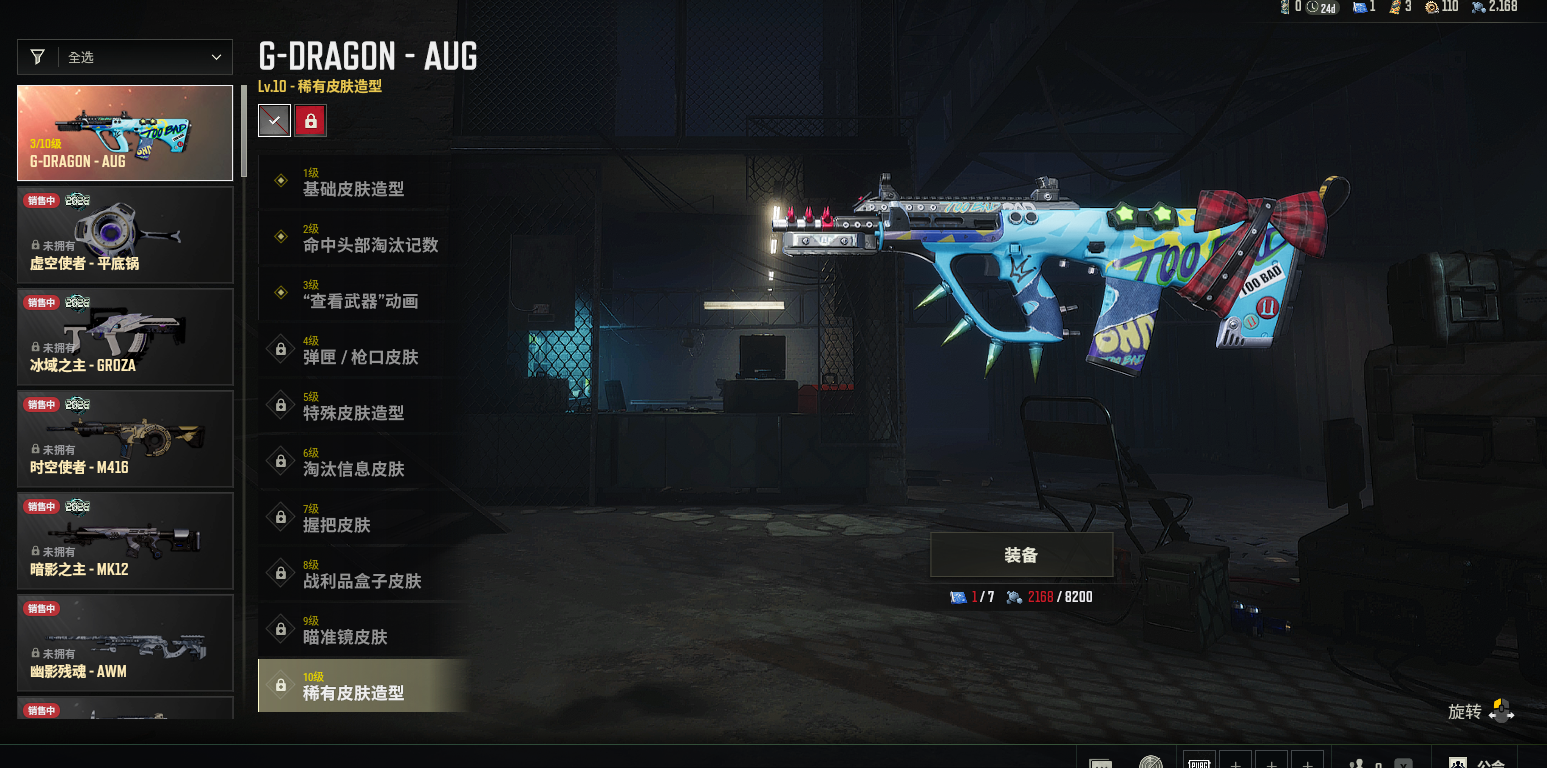Select the 冰域之主 - GROZA skin
Viewport: 1547px width, 768px height.
(x=125, y=337)
